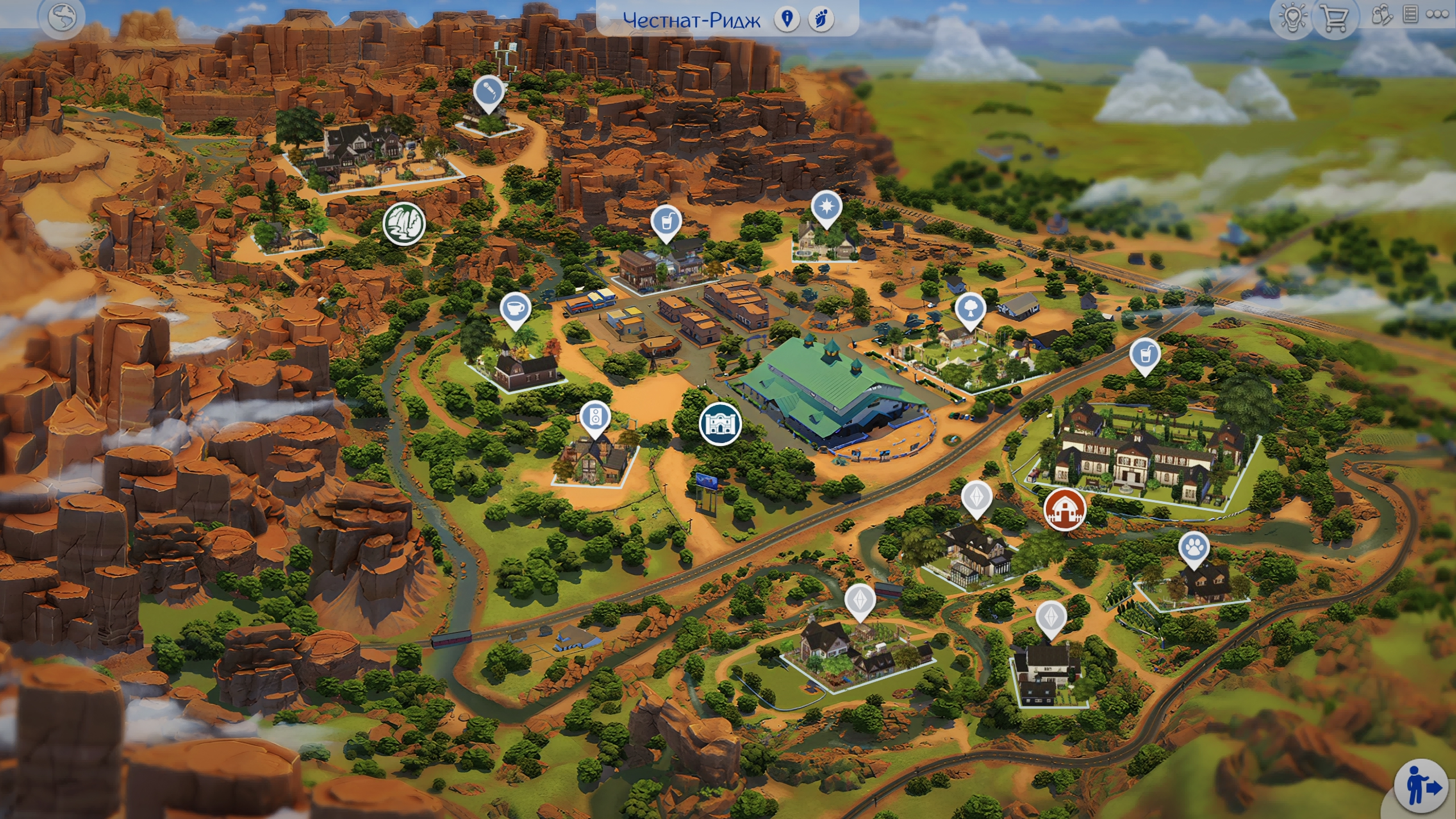Select the star lot pin
1456x819 pixels.
[x=826, y=206]
